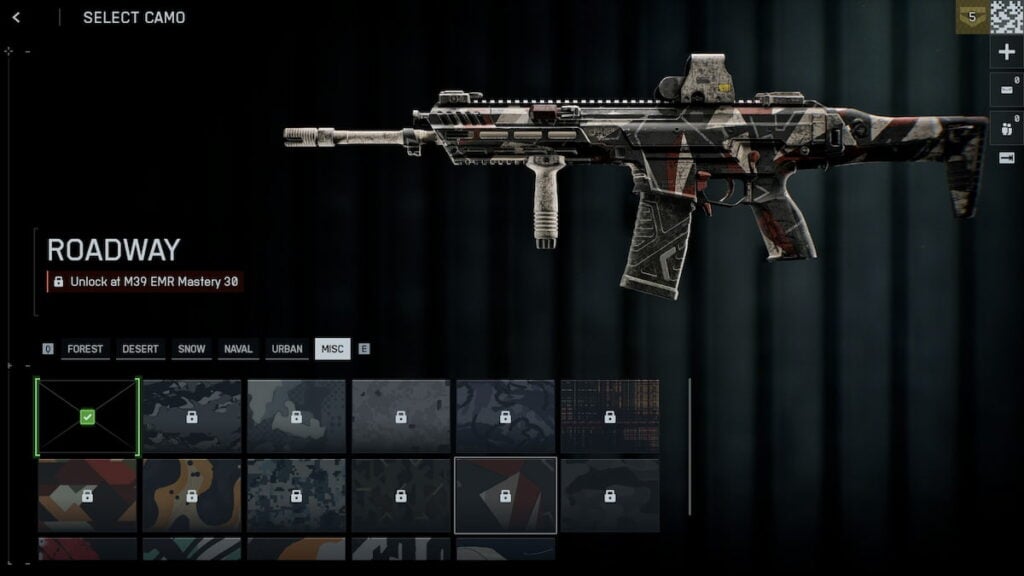Click the MISC camo tab
This screenshot has width=1024, height=576.
332,349
